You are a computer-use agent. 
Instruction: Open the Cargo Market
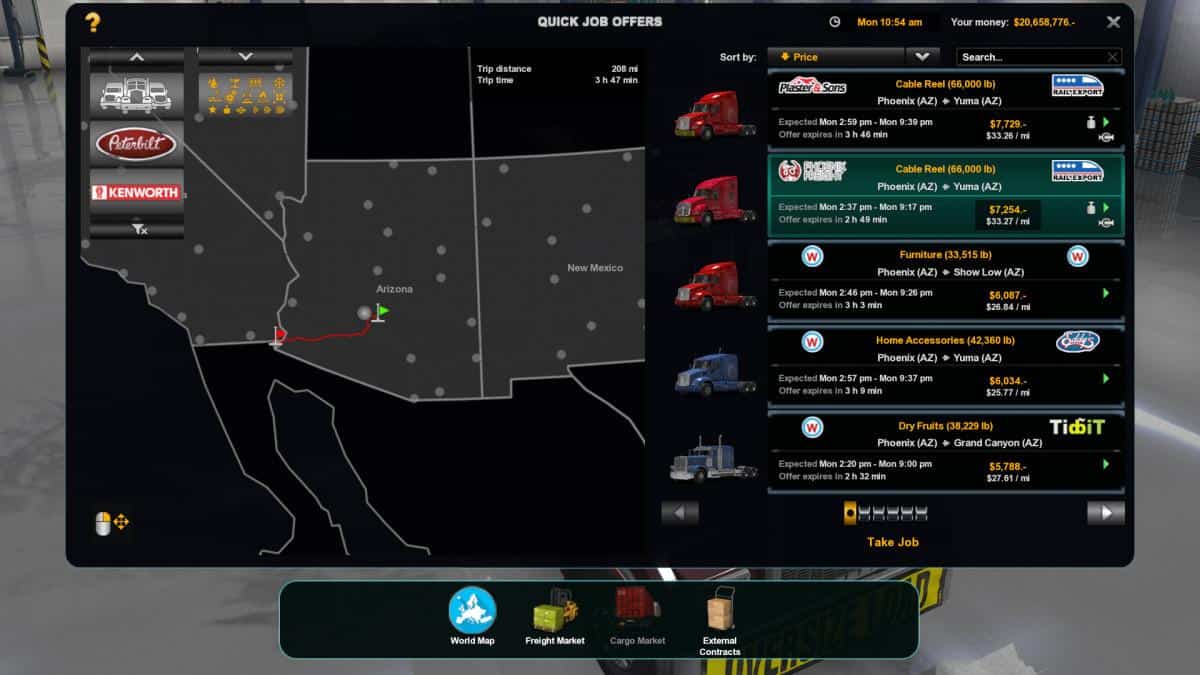(637, 615)
